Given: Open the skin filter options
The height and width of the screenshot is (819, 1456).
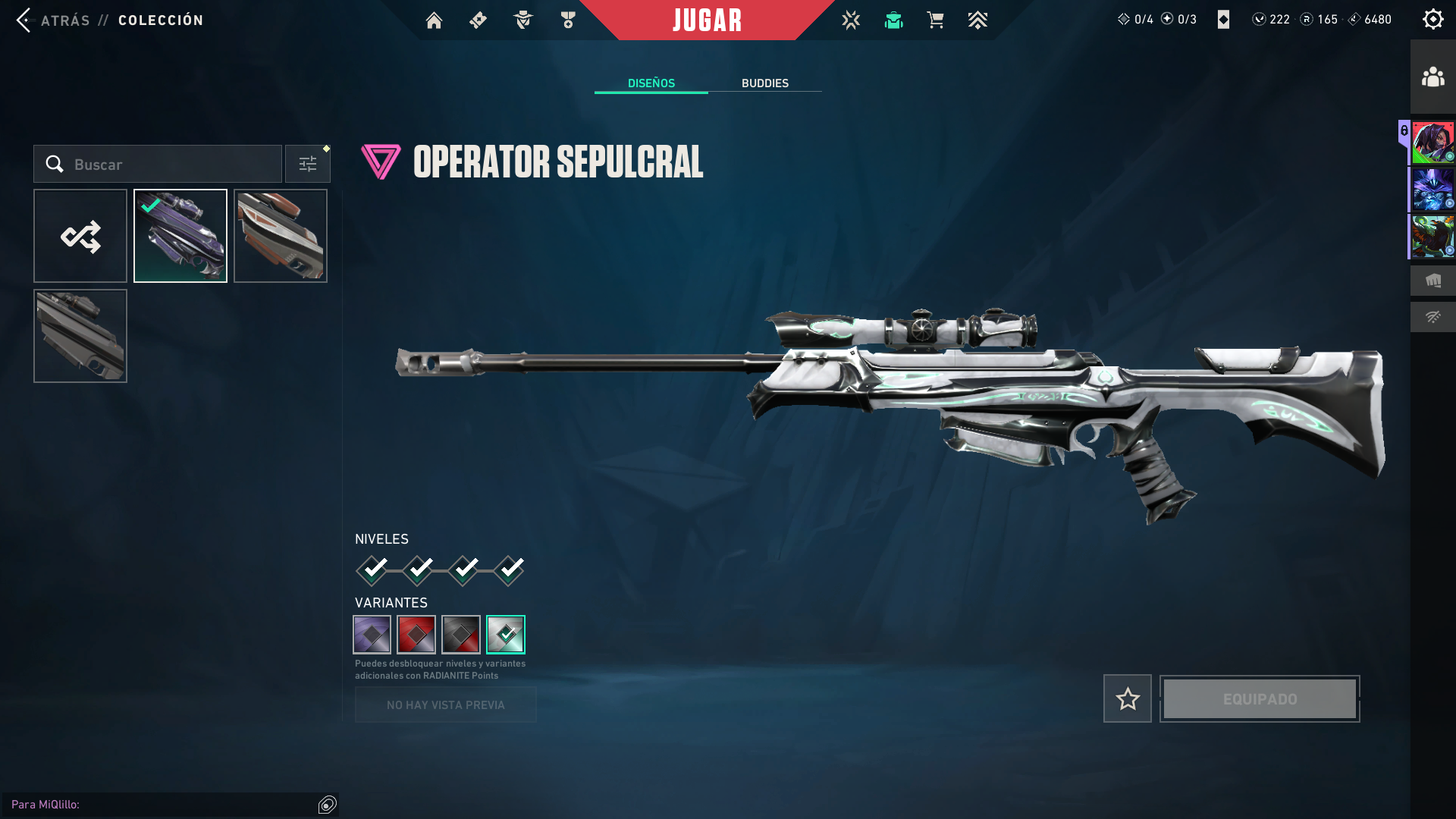Looking at the screenshot, I should click(308, 165).
